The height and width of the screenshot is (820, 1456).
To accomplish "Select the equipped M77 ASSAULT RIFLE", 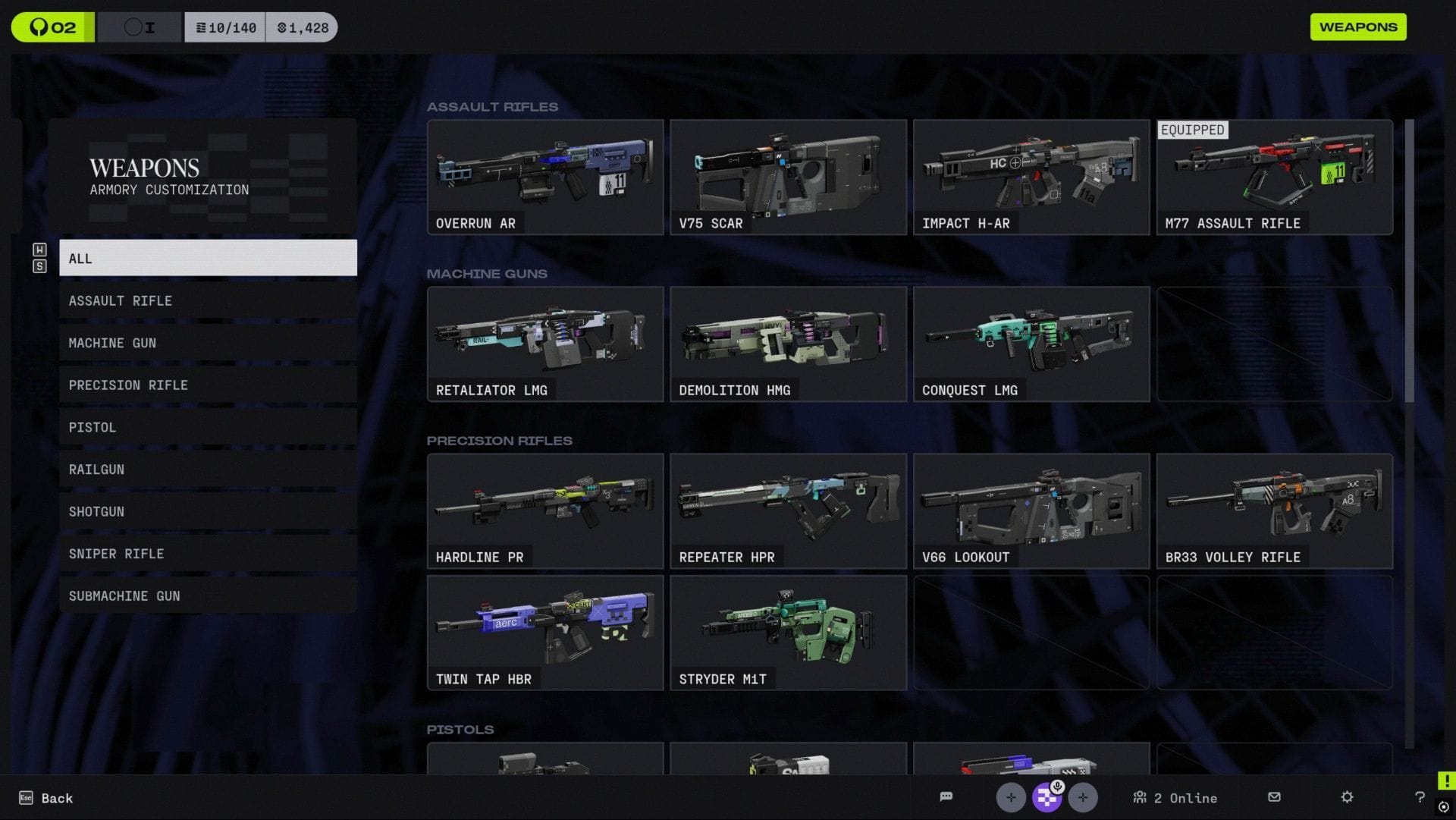I will click(1274, 176).
